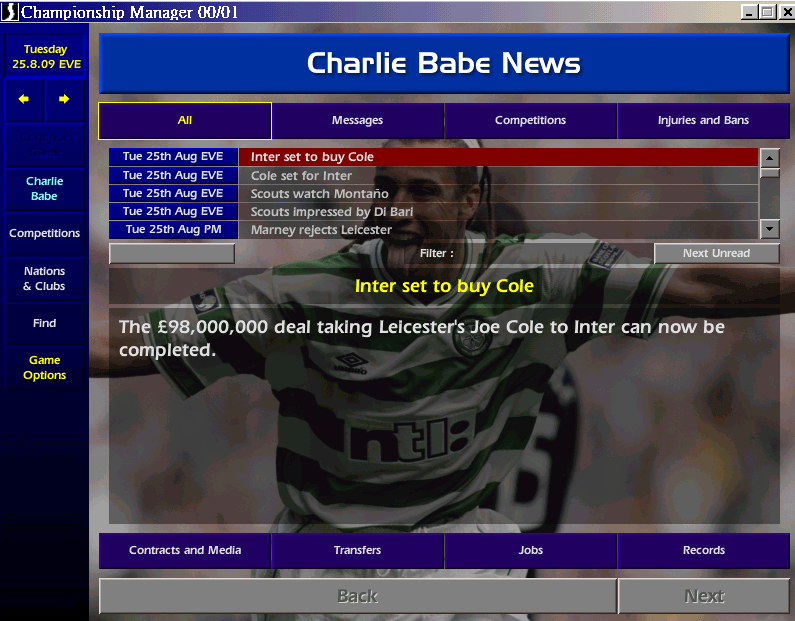This screenshot has height=621, width=795.
Task: Open Competitions in the sidebar
Action: pos(44,234)
